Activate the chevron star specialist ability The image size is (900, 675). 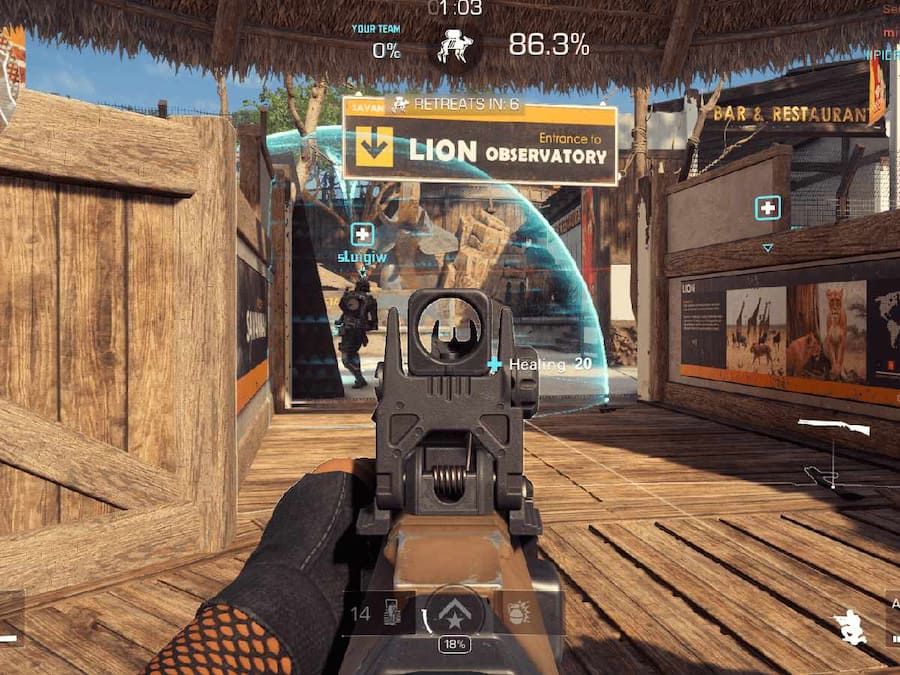click(x=455, y=610)
